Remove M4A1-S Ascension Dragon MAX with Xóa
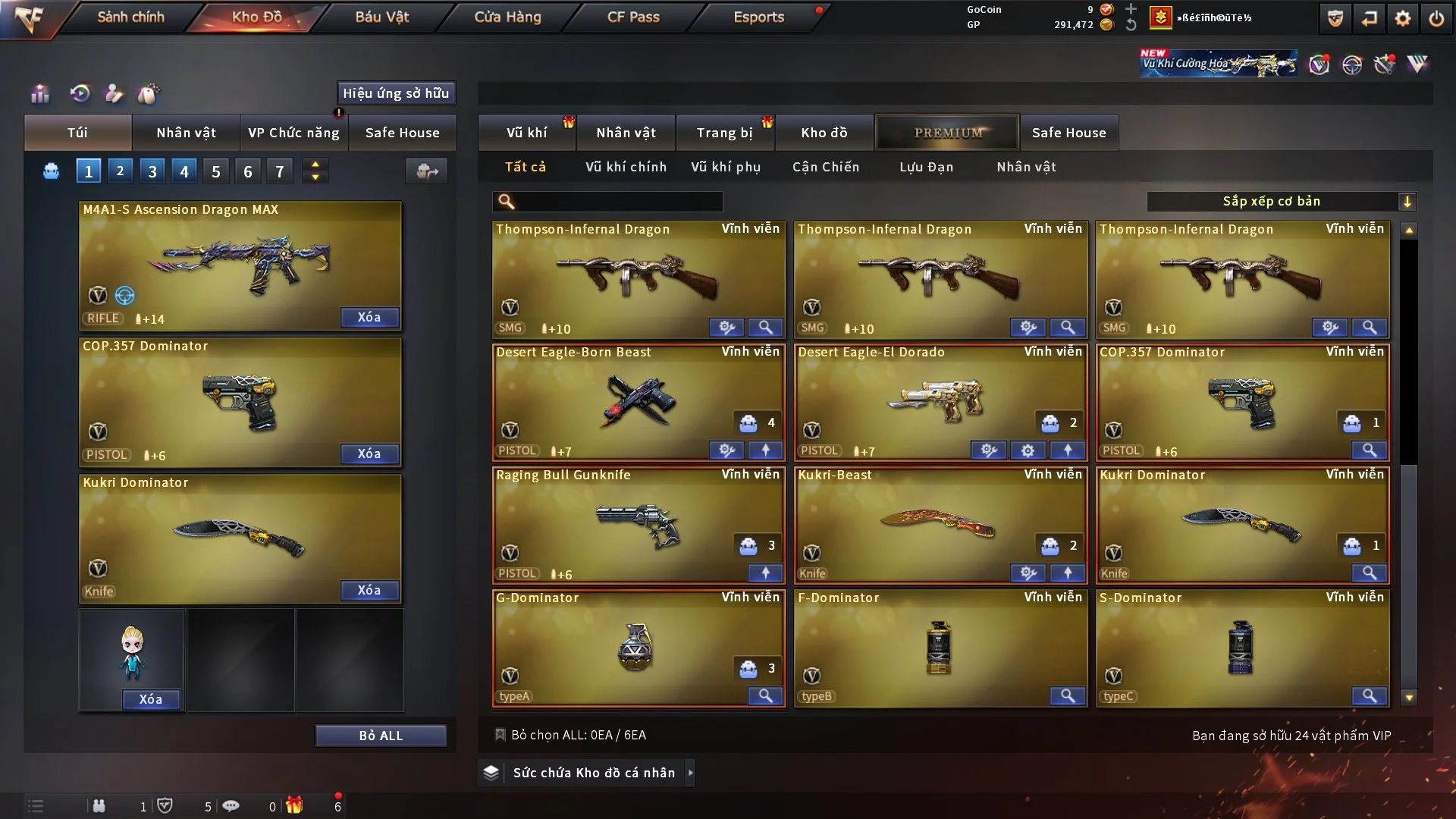 point(369,317)
